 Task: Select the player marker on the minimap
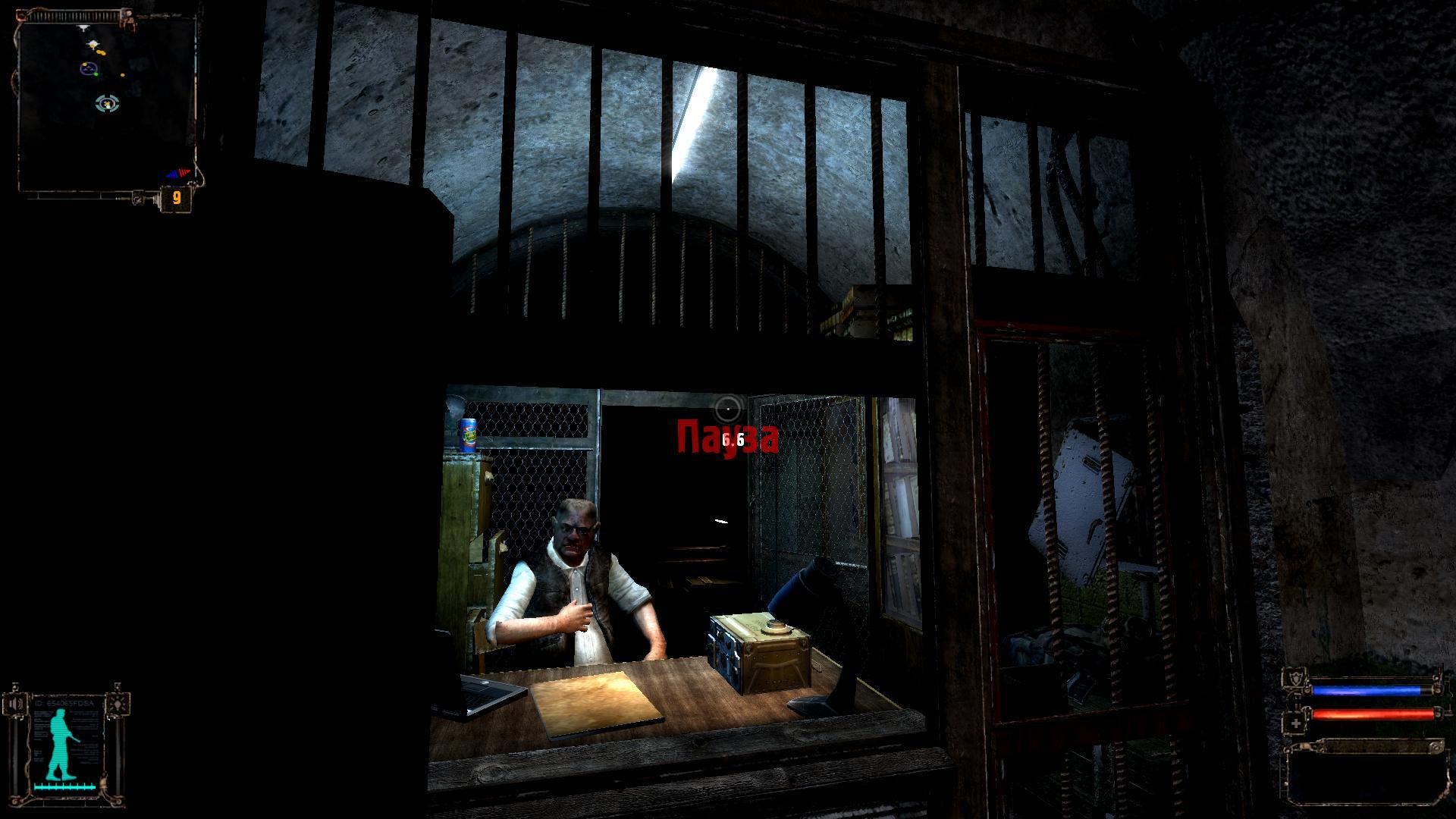[x=107, y=103]
